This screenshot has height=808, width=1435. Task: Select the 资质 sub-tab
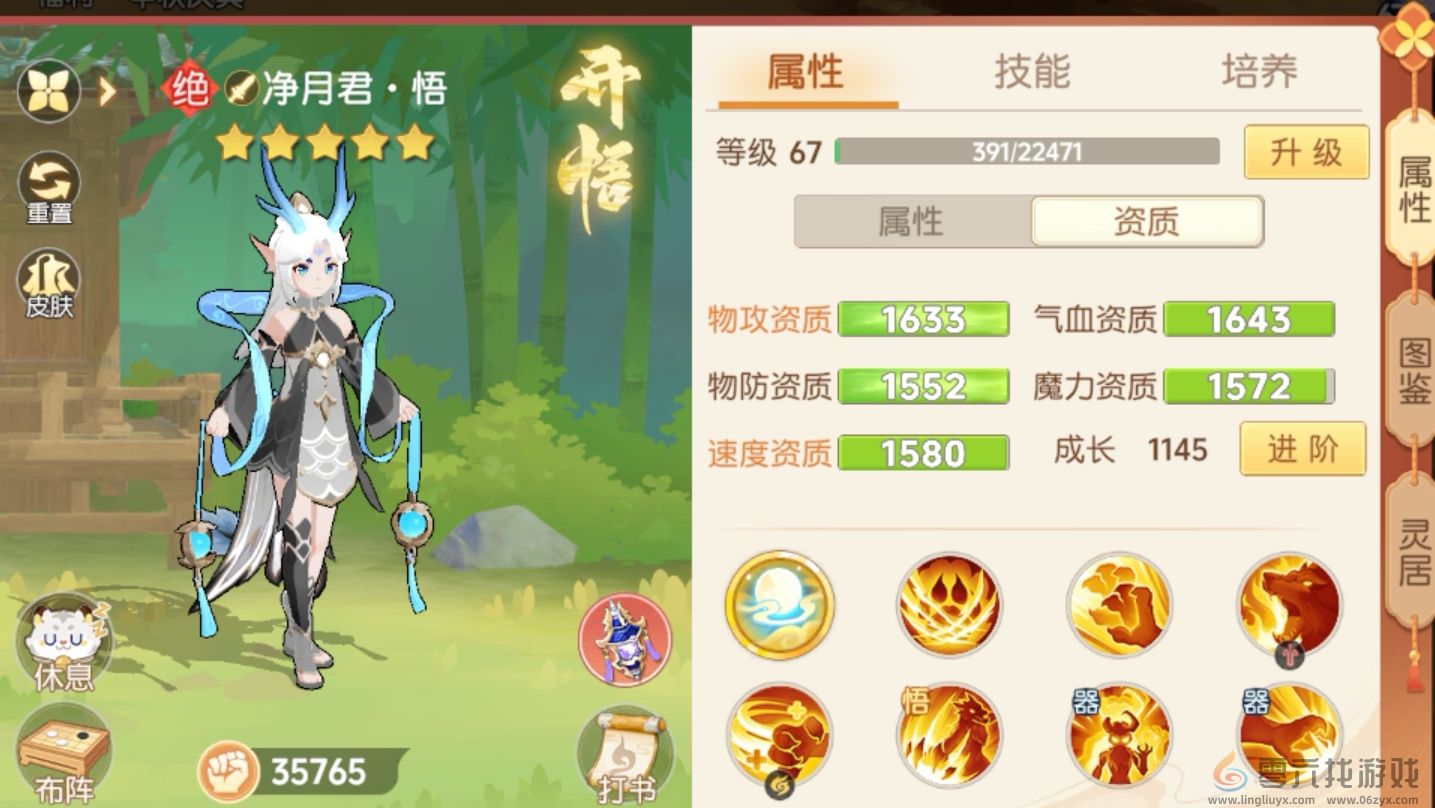click(1147, 222)
